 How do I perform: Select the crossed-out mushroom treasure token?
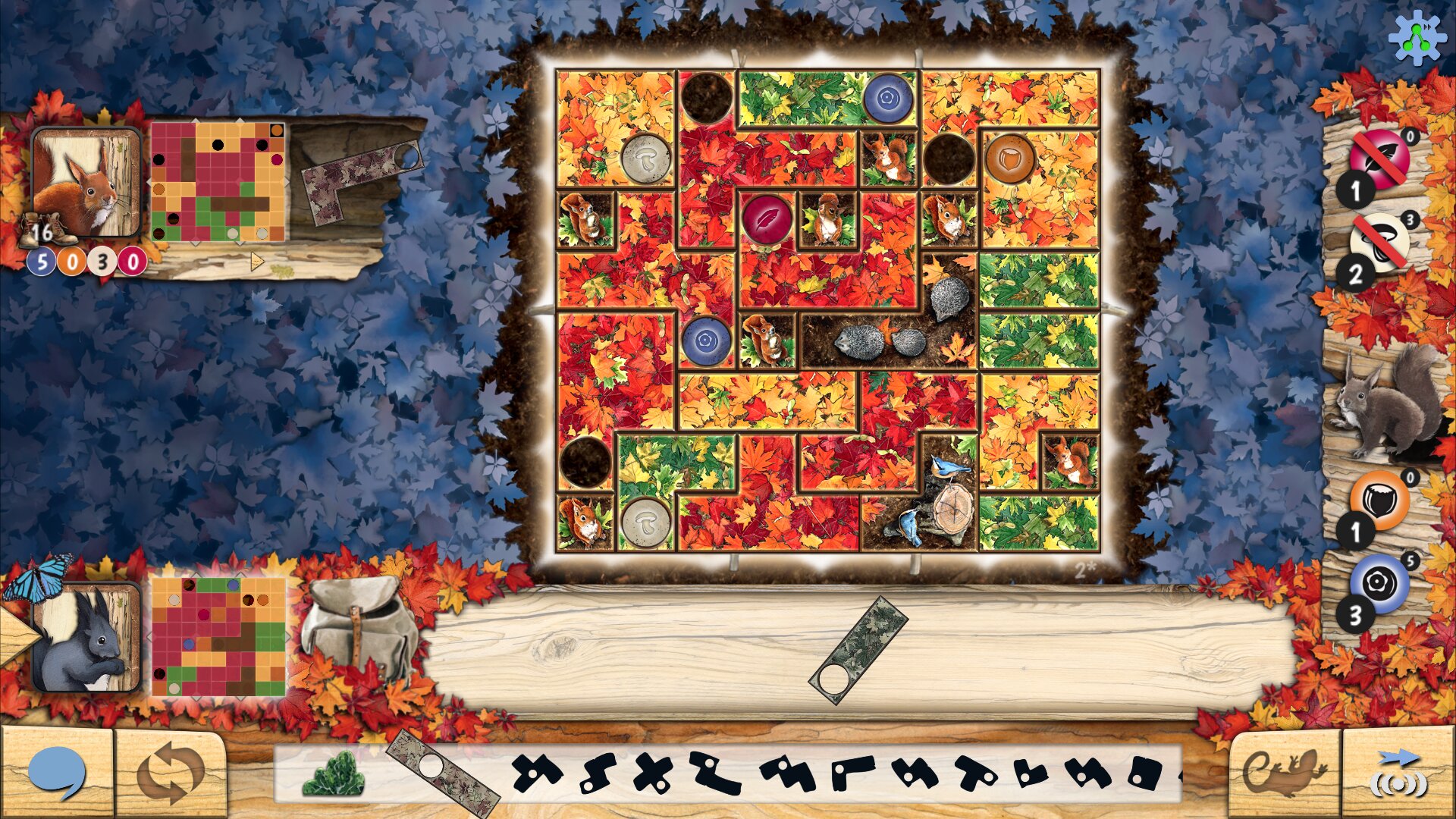1379,243
